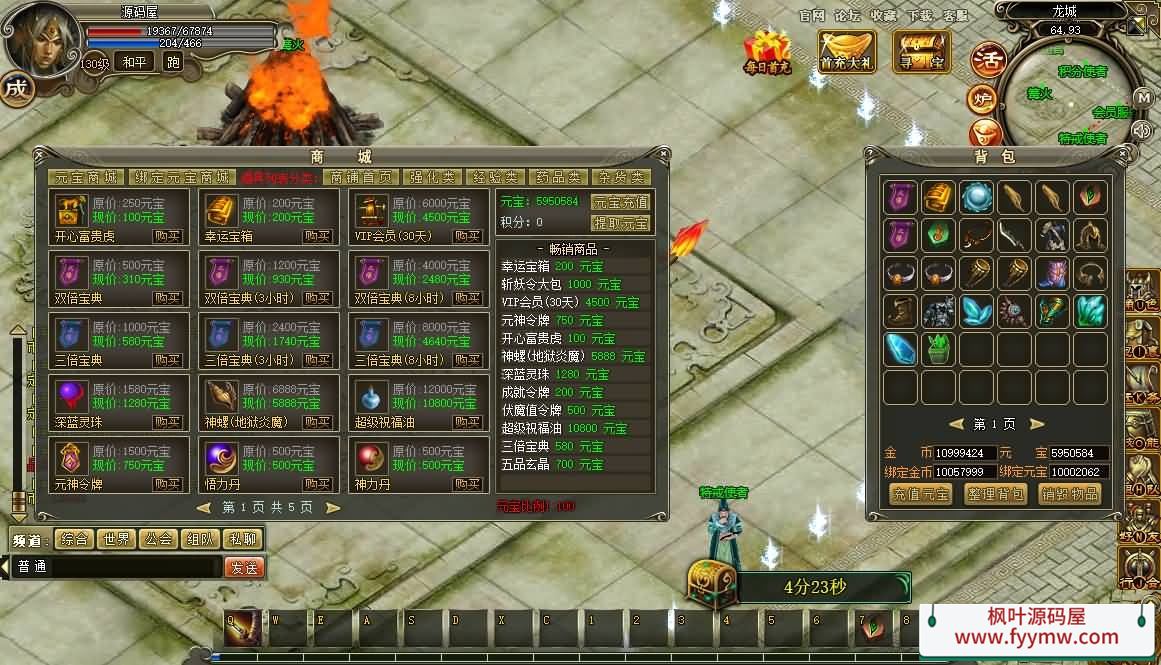Image resolution: width=1161 pixels, height=665 pixels.
Task: Open the 强化类 shop category
Action: pyautogui.click(x=433, y=177)
